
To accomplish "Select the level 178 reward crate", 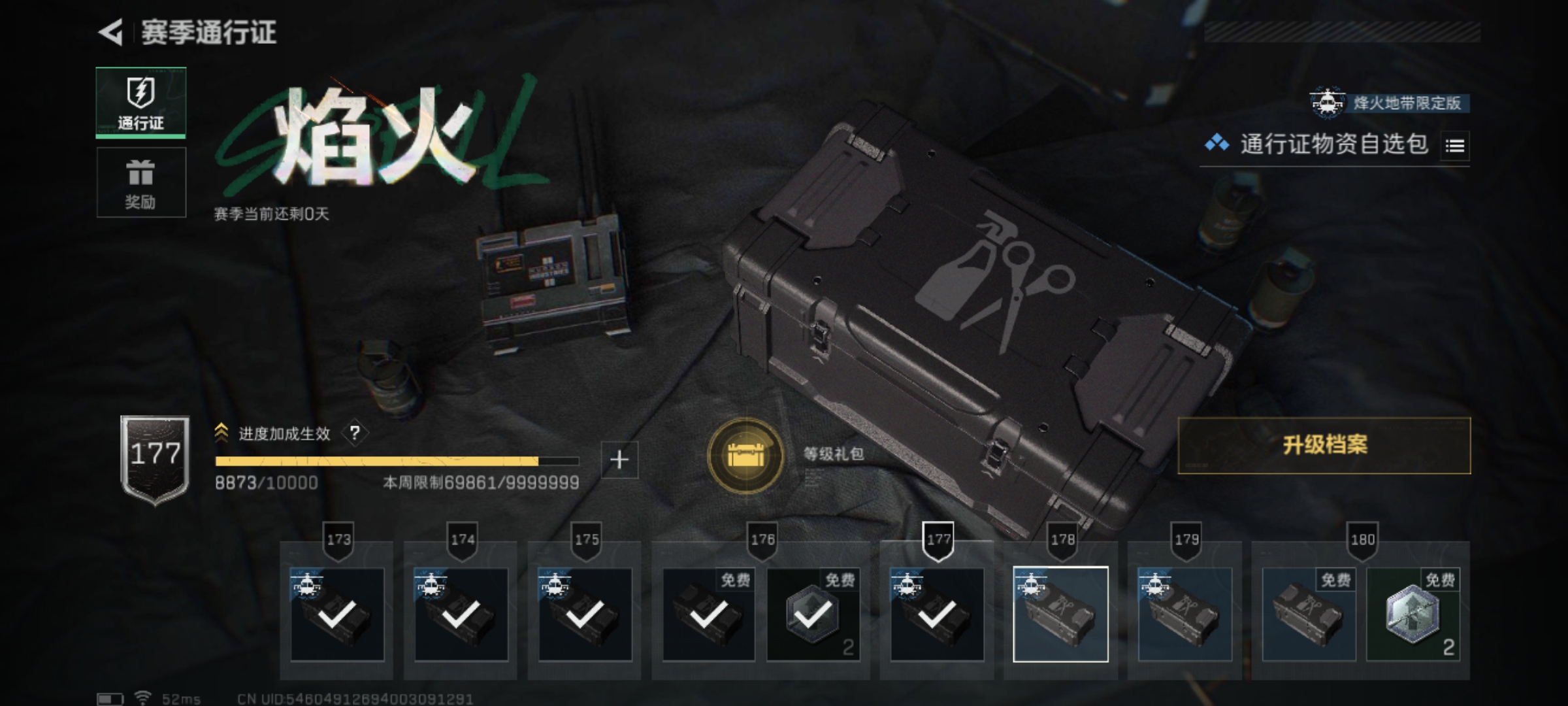I will [x=1060, y=614].
